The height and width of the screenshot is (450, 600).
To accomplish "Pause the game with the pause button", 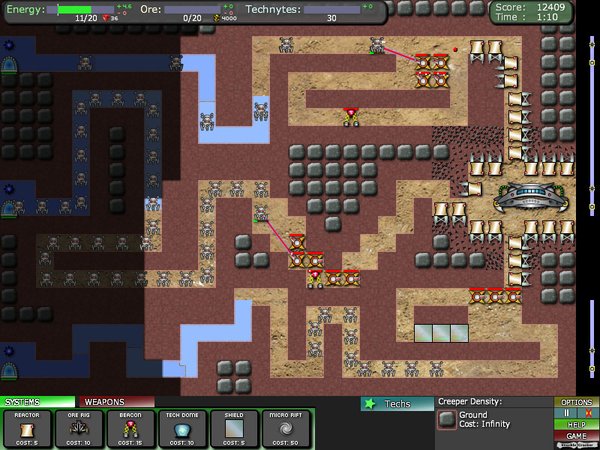I will 568,412.
